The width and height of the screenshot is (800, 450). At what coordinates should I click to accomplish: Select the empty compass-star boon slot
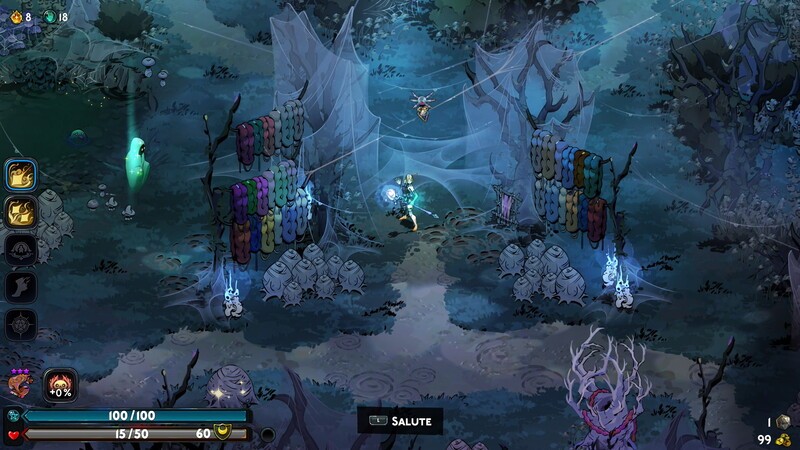22,324
